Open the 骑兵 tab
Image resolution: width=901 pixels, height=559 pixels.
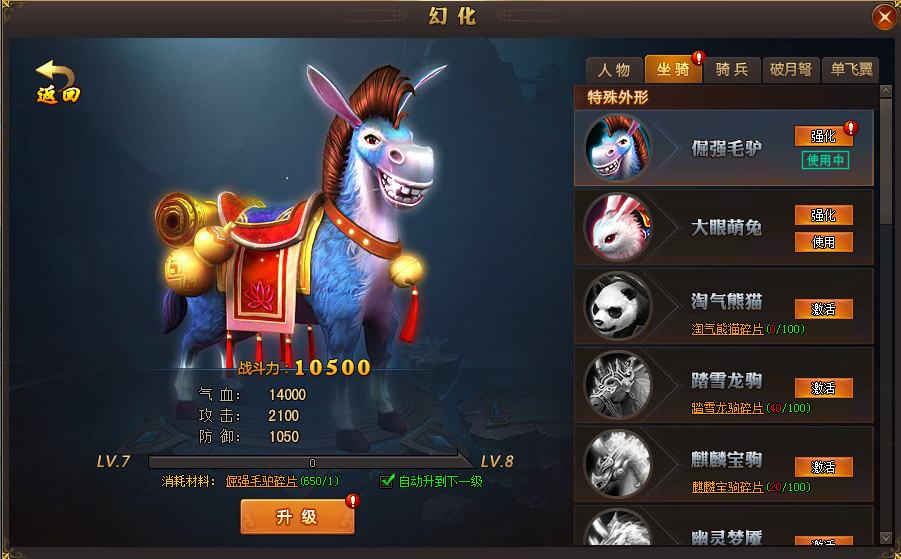click(732, 70)
